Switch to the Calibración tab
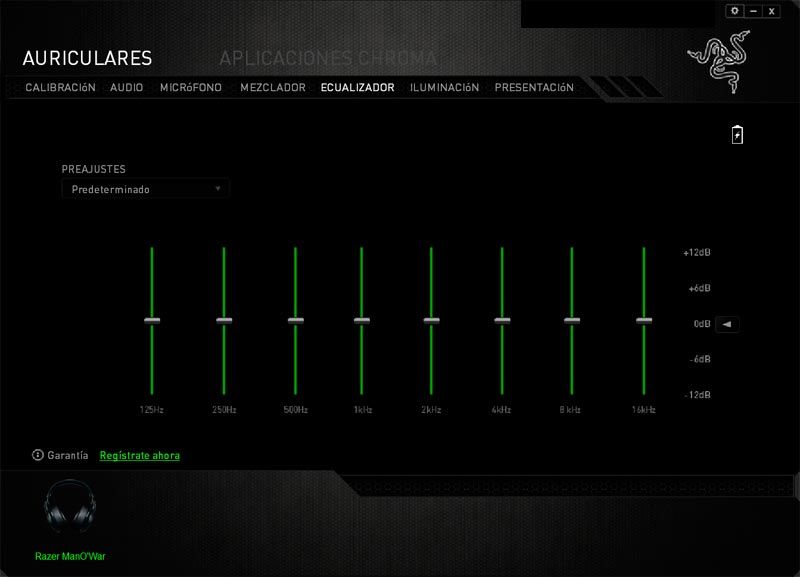Viewport: 800px width, 577px height. 60,87
